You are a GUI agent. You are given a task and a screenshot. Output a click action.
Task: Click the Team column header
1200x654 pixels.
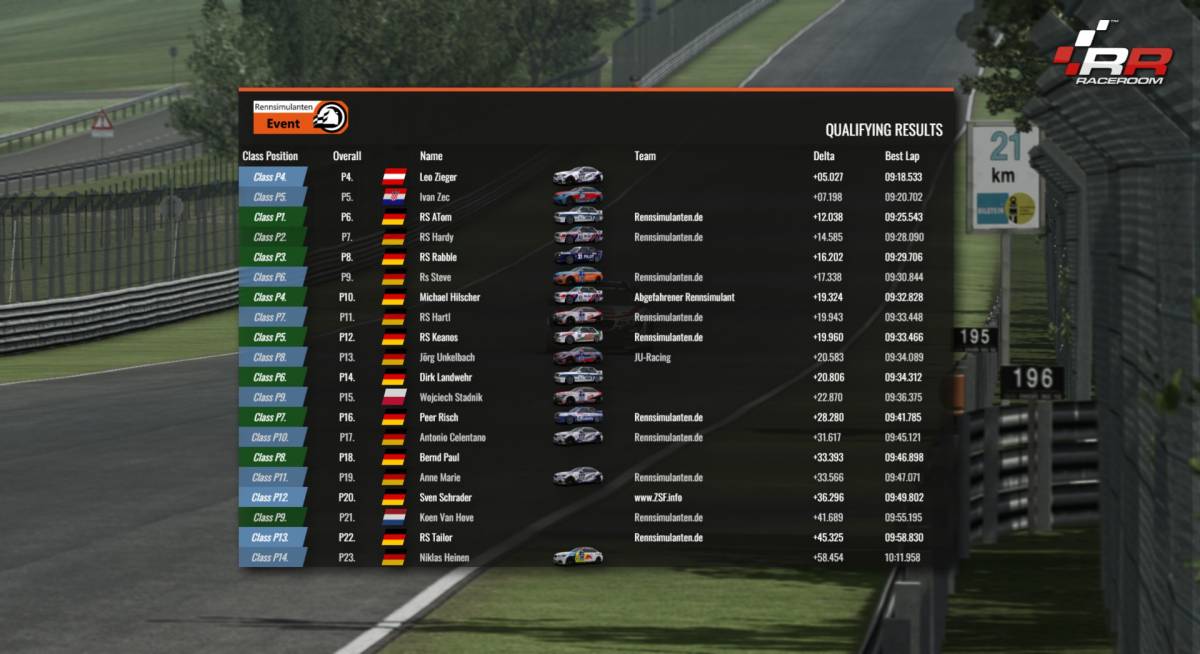pyautogui.click(x=645, y=156)
